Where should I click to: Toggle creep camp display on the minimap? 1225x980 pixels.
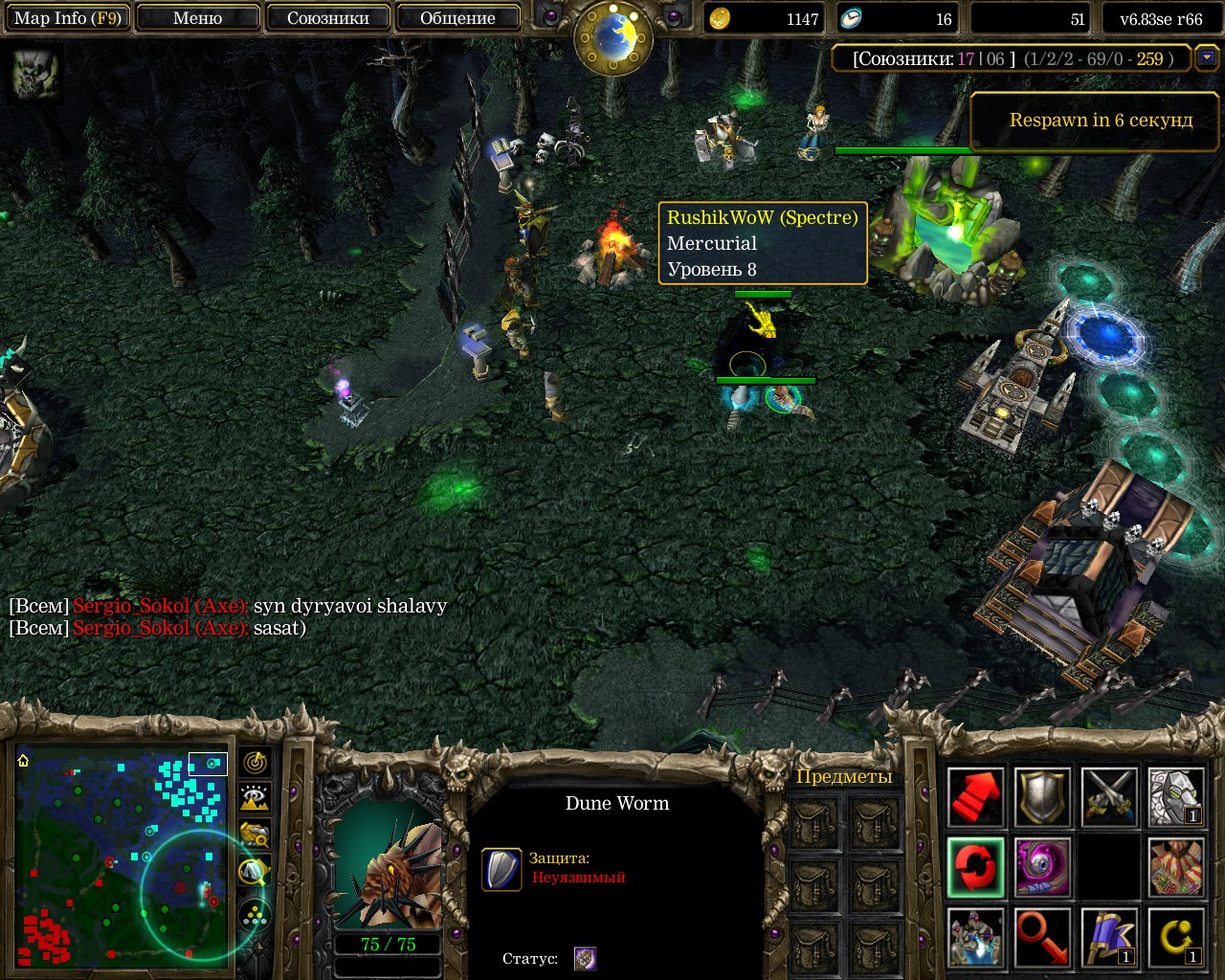pos(255,871)
